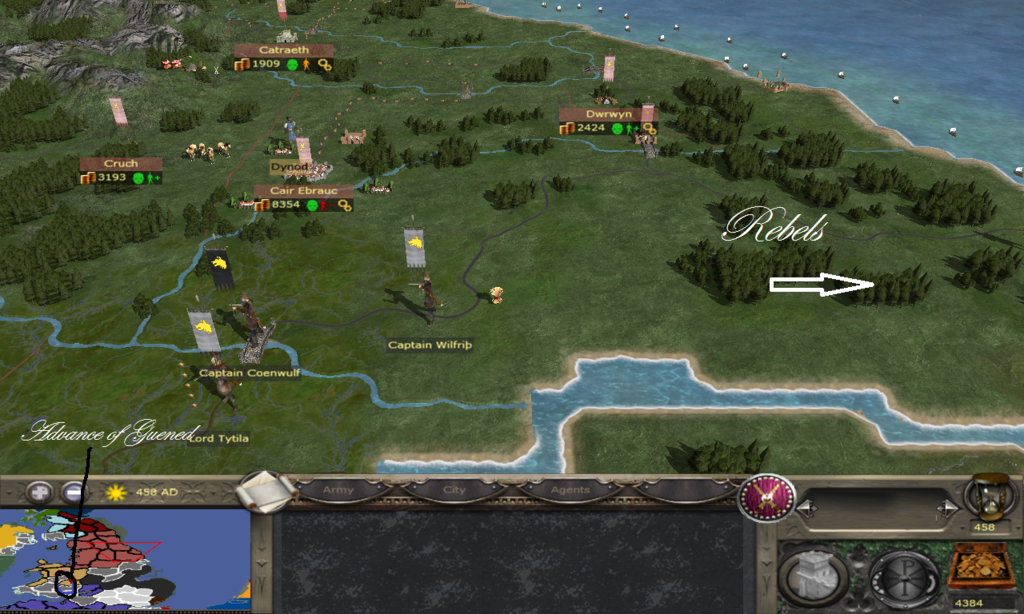The height and width of the screenshot is (614, 1024).
Task: Select the Cruch settlement label
Action: pos(121,164)
